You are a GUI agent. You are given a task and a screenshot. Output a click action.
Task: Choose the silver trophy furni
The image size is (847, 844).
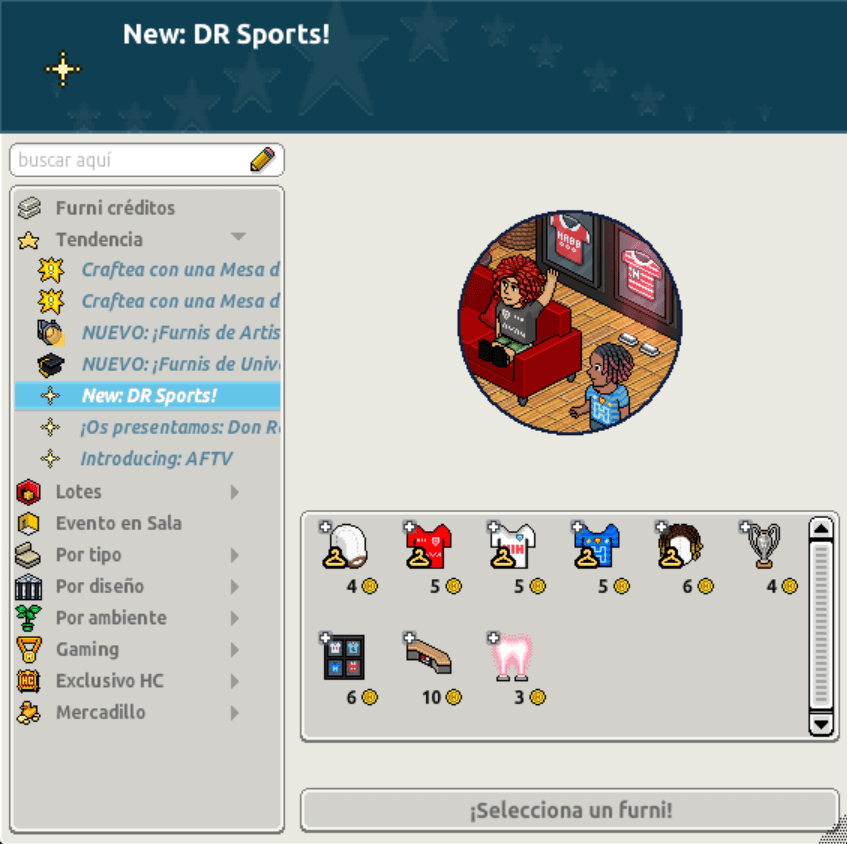[x=763, y=546]
